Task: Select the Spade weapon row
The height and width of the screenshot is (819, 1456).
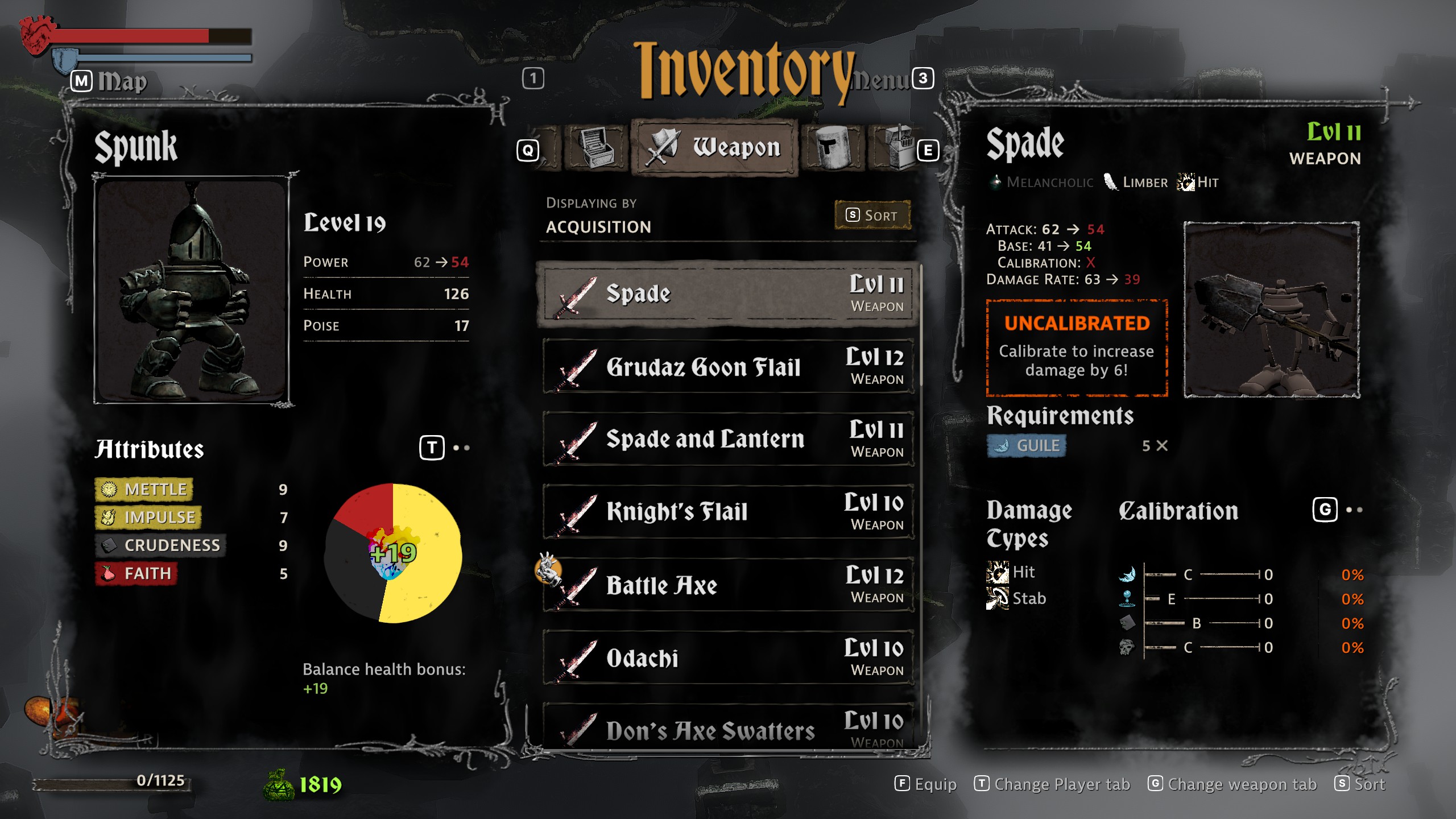Action: click(x=727, y=294)
